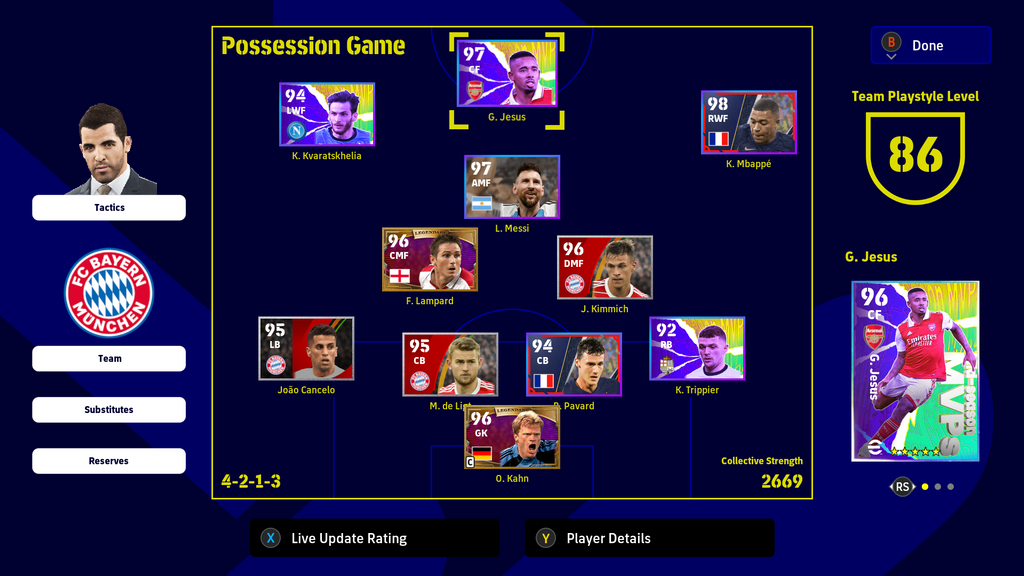Select J. Kimmich's DMF card
This screenshot has width=1024, height=576.
pos(605,267)
